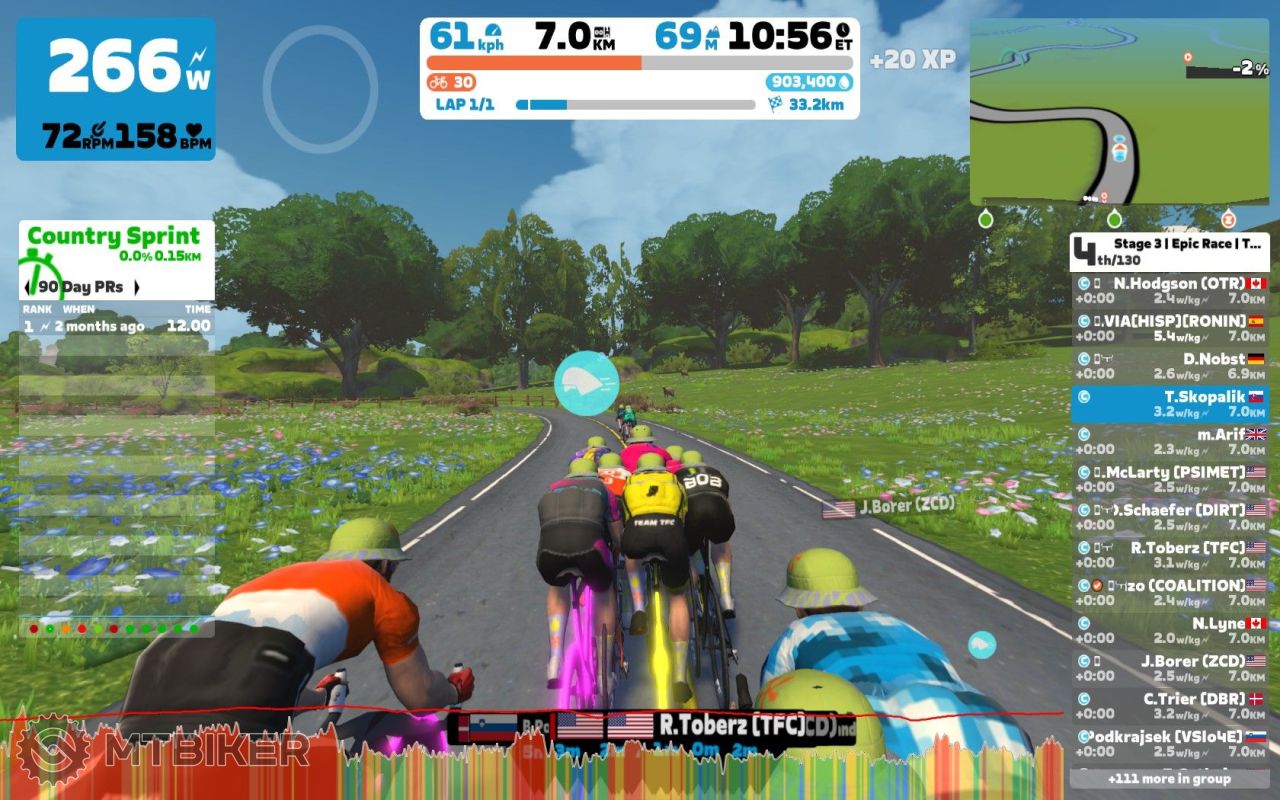This screenshot has height=800, width=1280.
Task: Select N.Hodgson (OTR) in the rider list
Action: pos(1169,291)
